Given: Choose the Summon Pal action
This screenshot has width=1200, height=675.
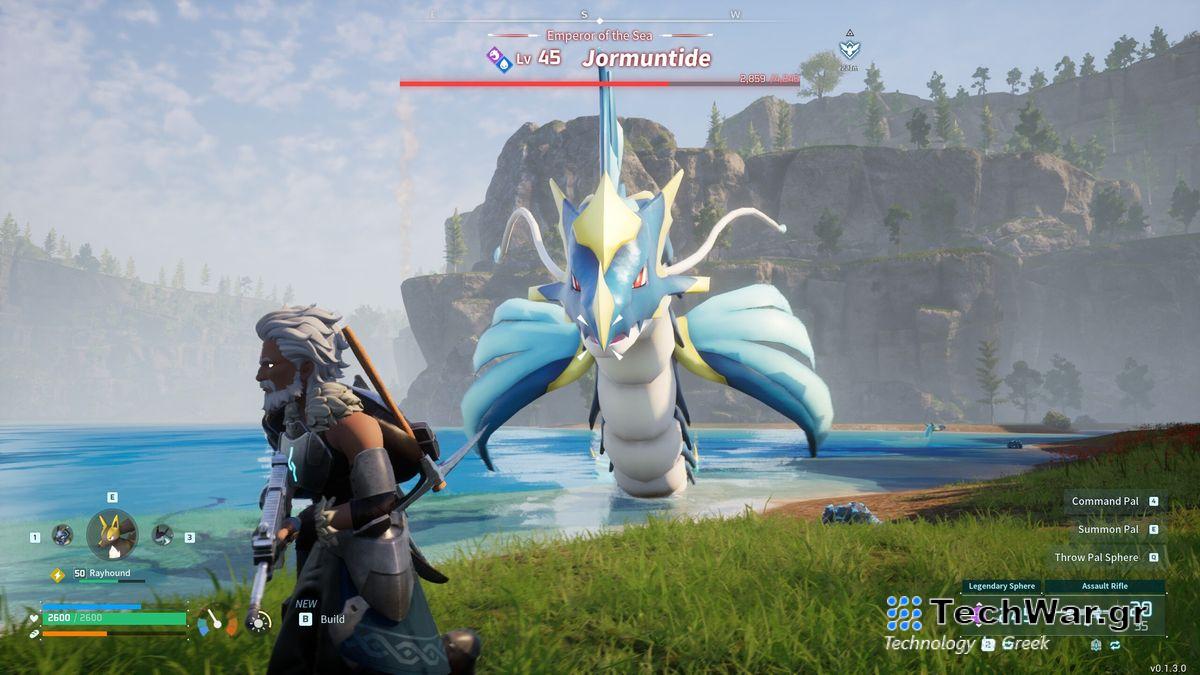Looking at the screenshot, I should [x=1108, y=529].
